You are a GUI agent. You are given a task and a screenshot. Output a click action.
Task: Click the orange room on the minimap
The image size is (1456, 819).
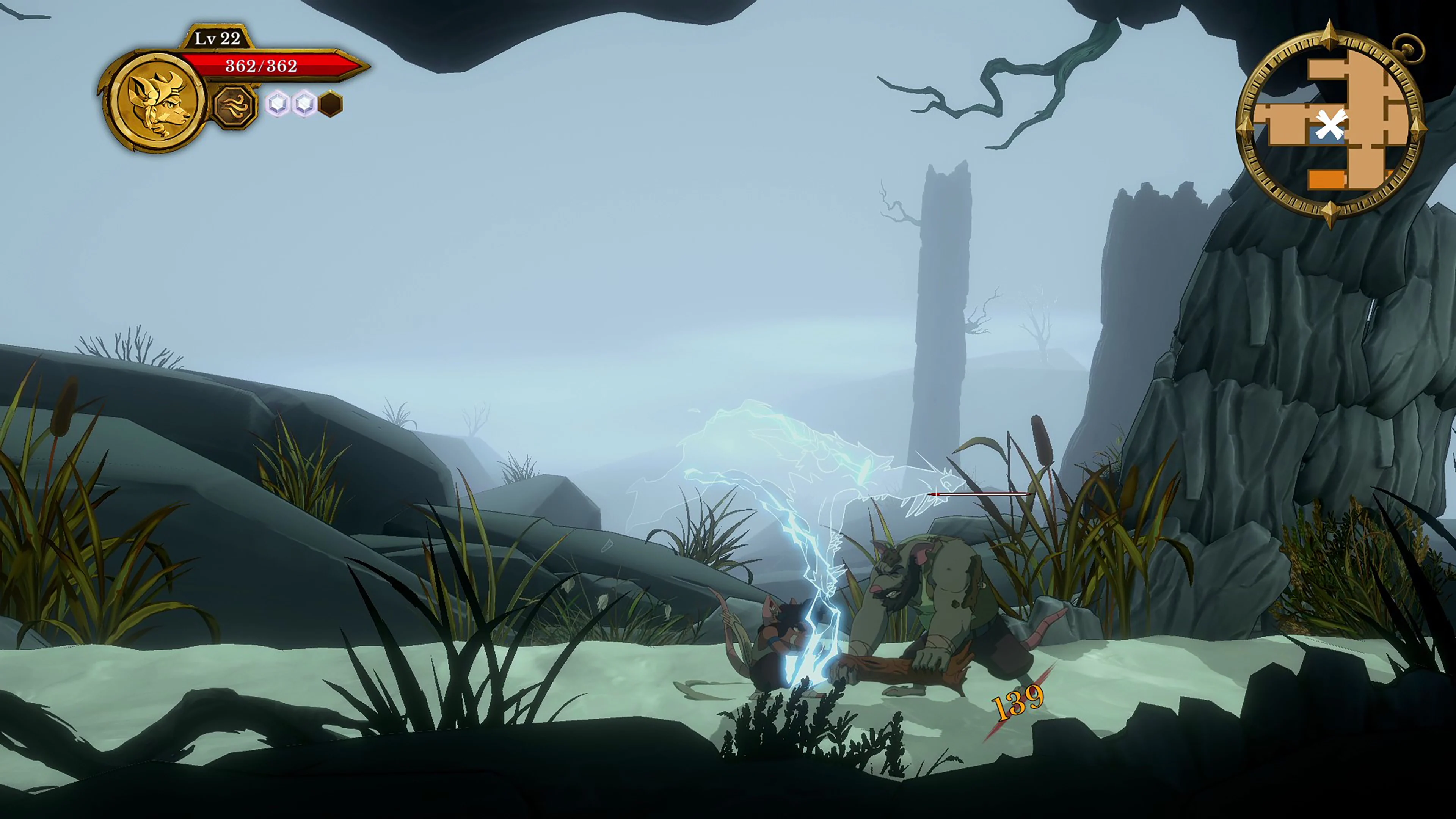pyautogui.click(x=1327, y=179)
